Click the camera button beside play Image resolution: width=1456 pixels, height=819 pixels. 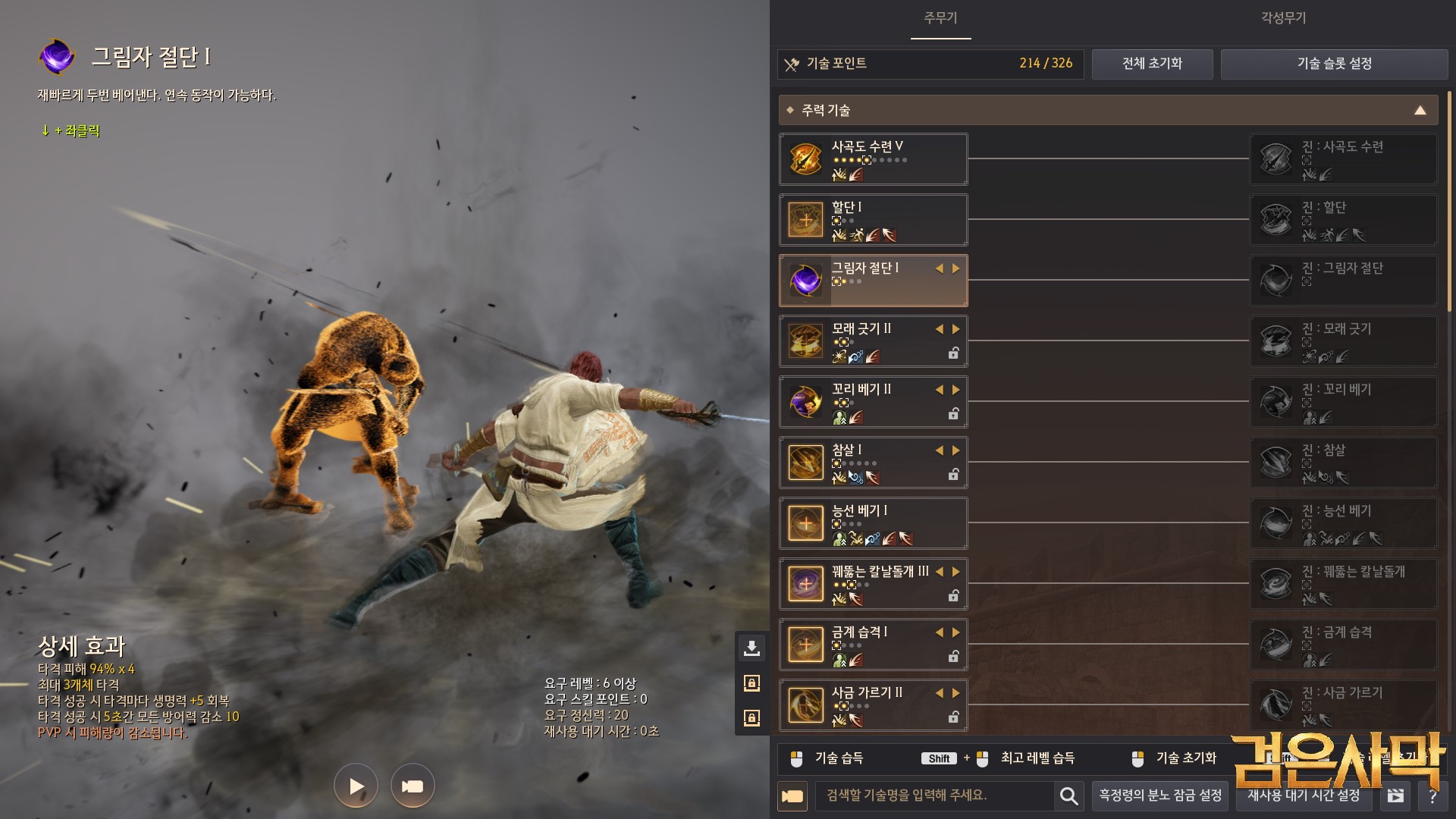coord(413,786)
